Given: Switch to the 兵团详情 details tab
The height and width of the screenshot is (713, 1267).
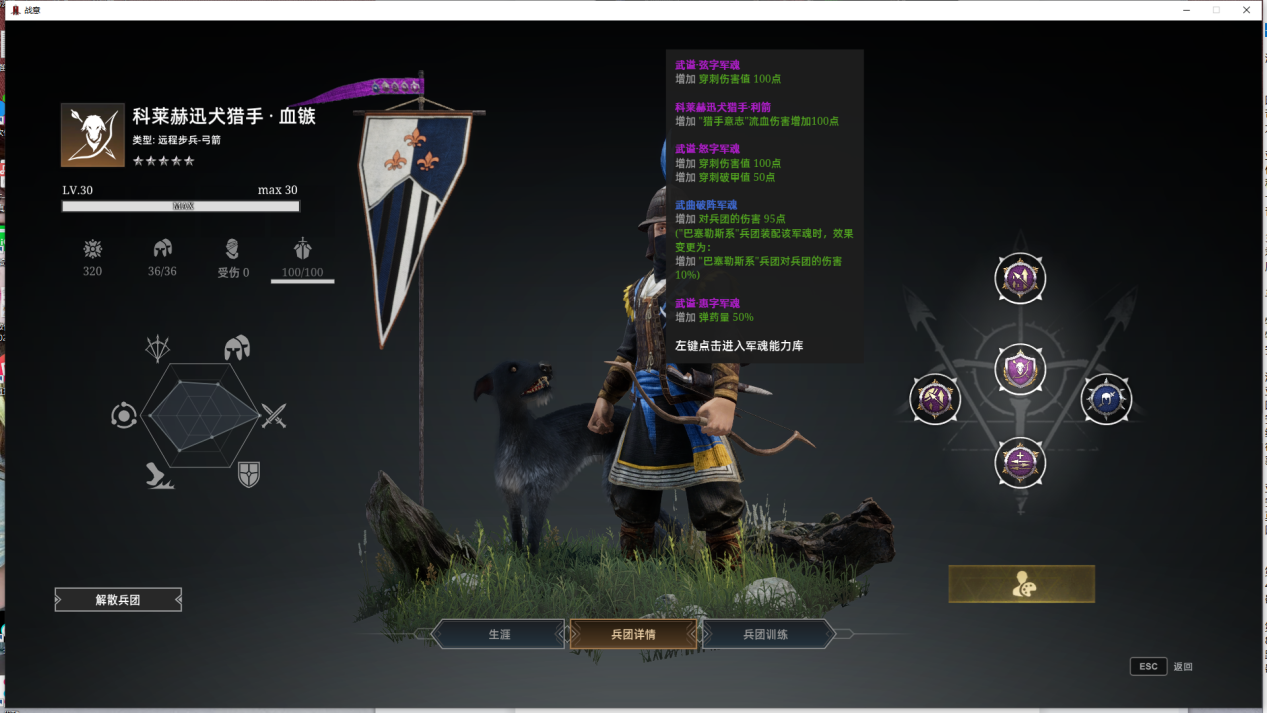Looking at the screenshot, I should point(633,634).
